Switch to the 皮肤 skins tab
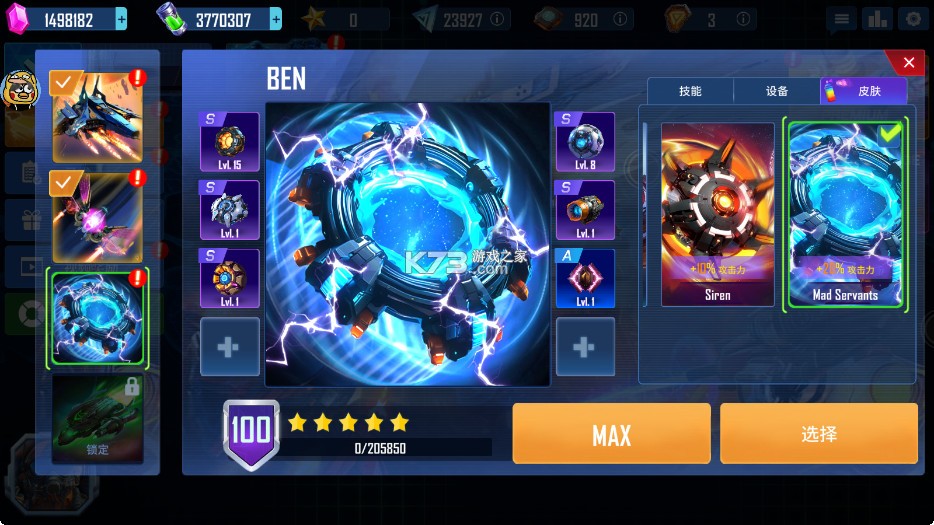 click(x=863, y=91)
